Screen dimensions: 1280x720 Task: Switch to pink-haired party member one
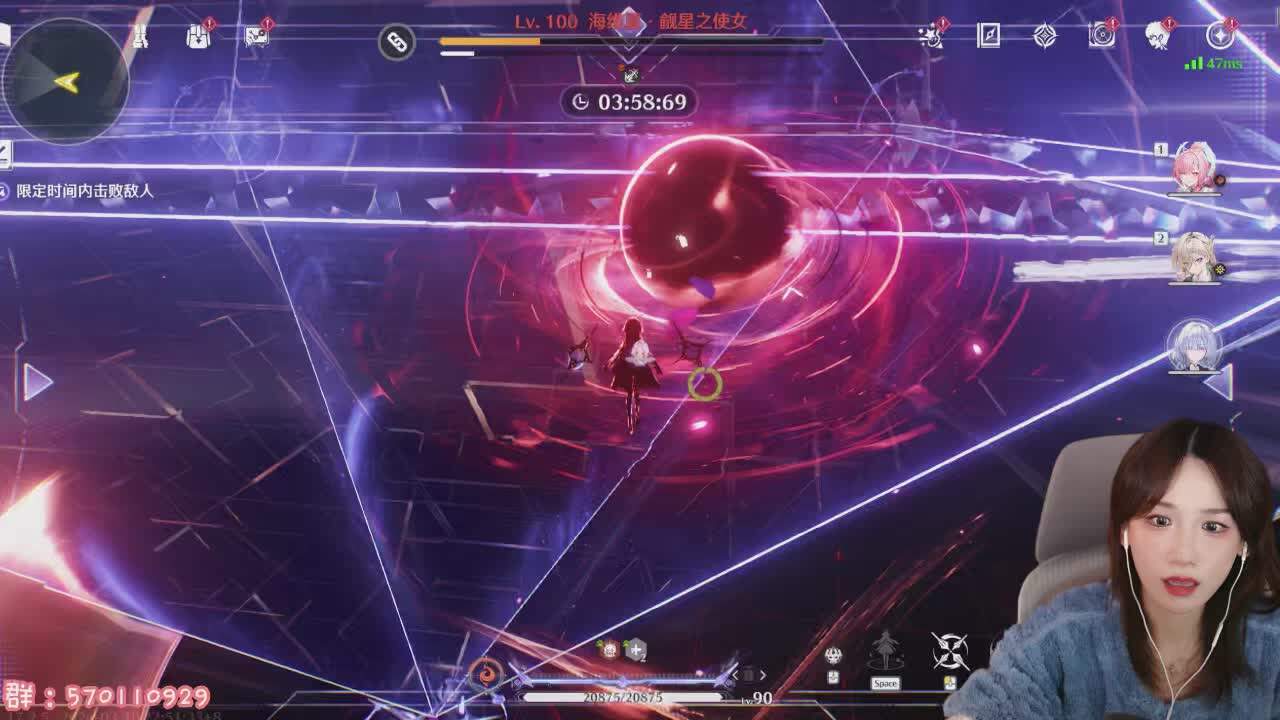click(1194, 170)
